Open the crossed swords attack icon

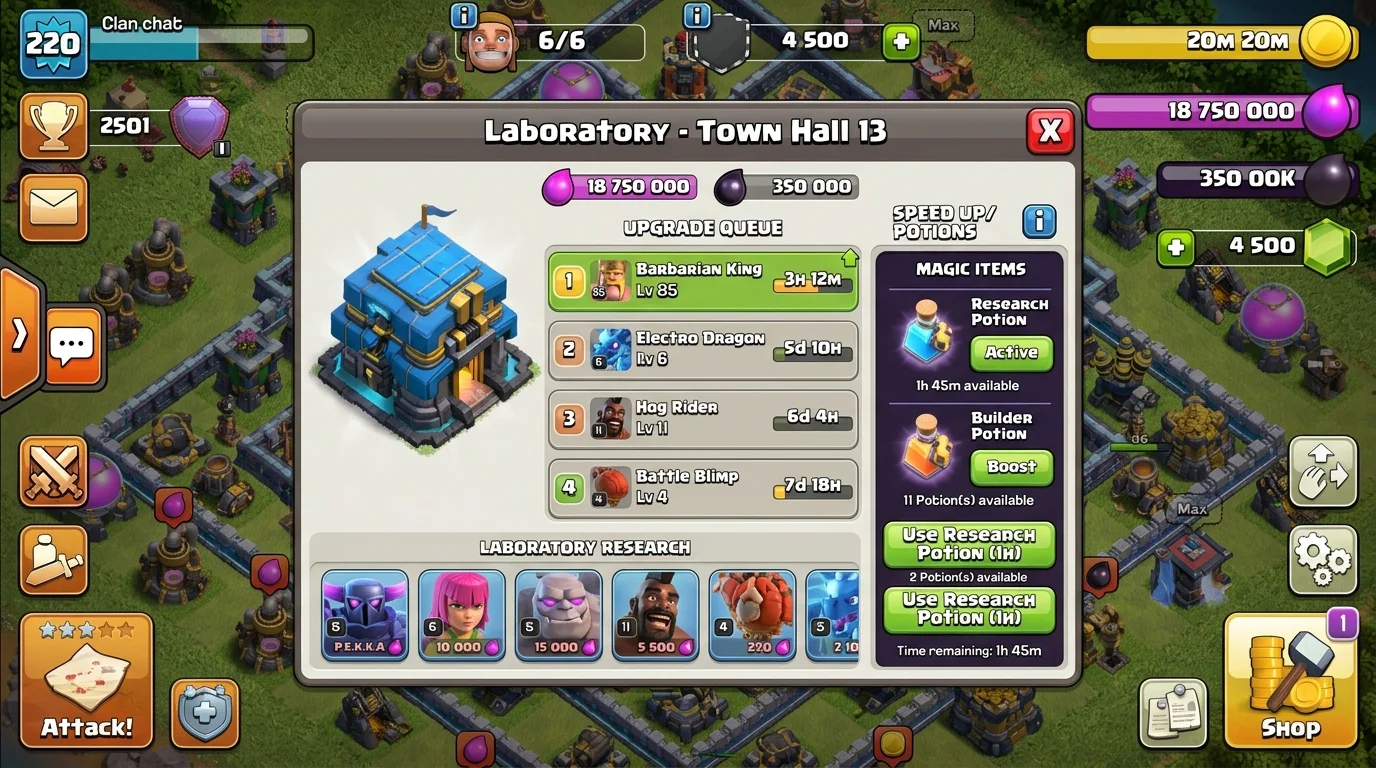(x=53, y=471)
